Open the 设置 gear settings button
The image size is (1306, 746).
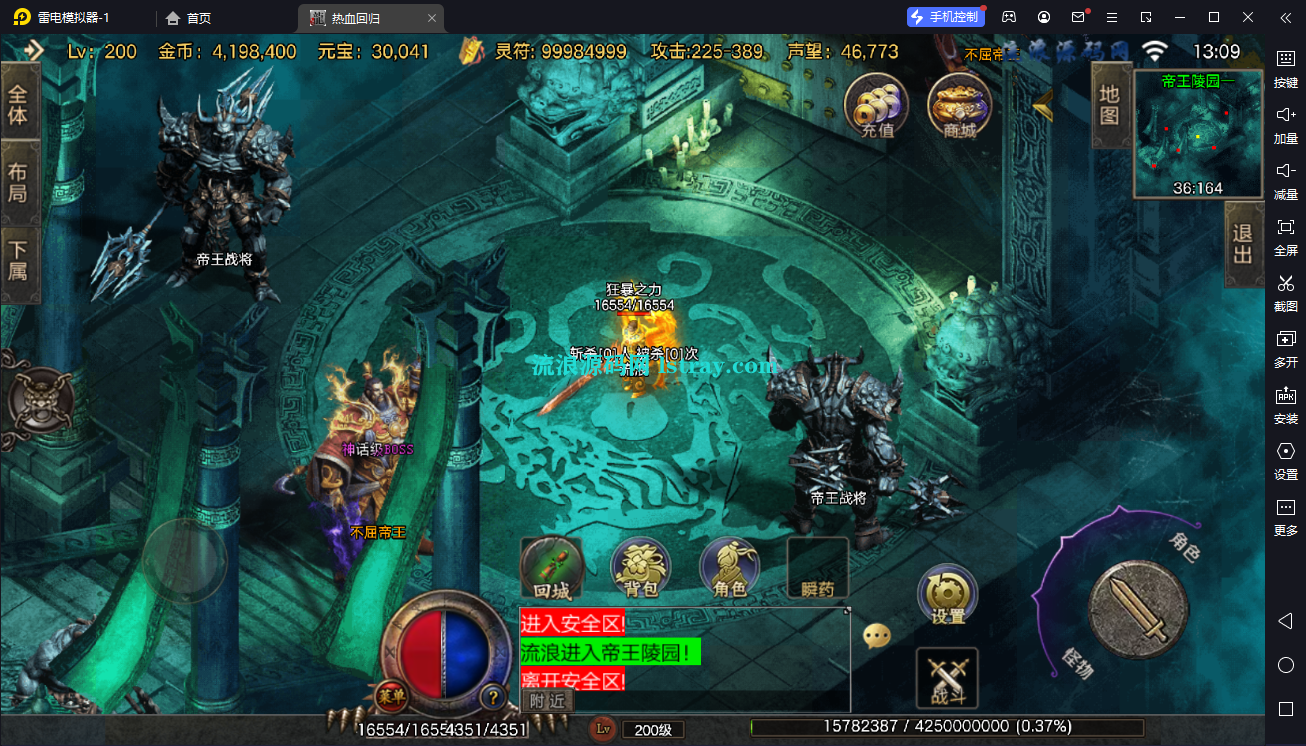[947, 594]
